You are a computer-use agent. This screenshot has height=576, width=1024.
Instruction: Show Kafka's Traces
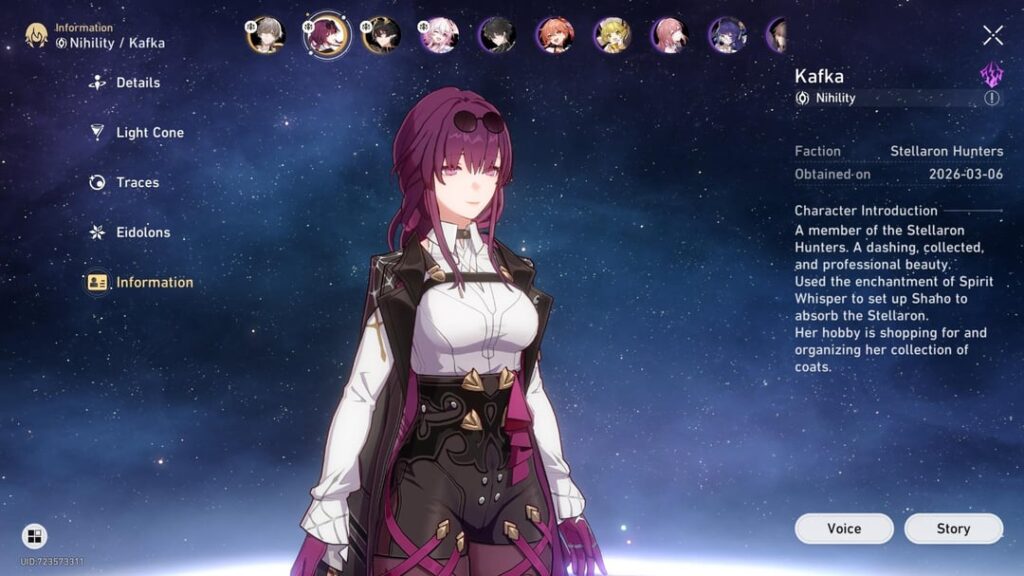pos(137,183)
